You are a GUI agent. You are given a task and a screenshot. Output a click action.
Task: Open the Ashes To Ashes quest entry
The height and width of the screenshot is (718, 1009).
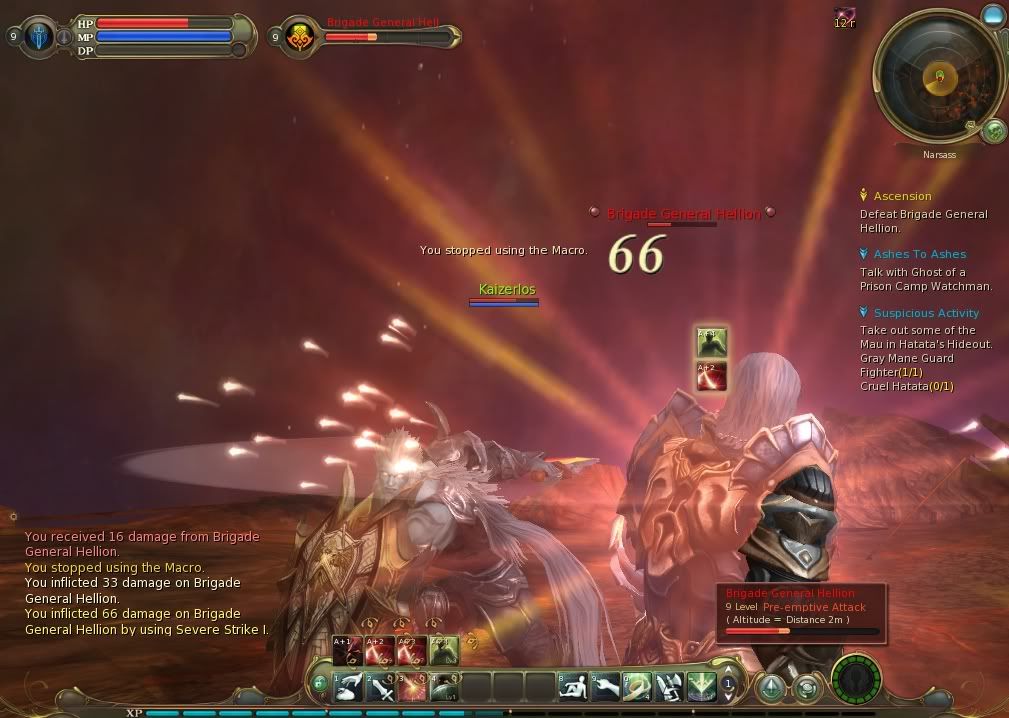coord(919,254)
